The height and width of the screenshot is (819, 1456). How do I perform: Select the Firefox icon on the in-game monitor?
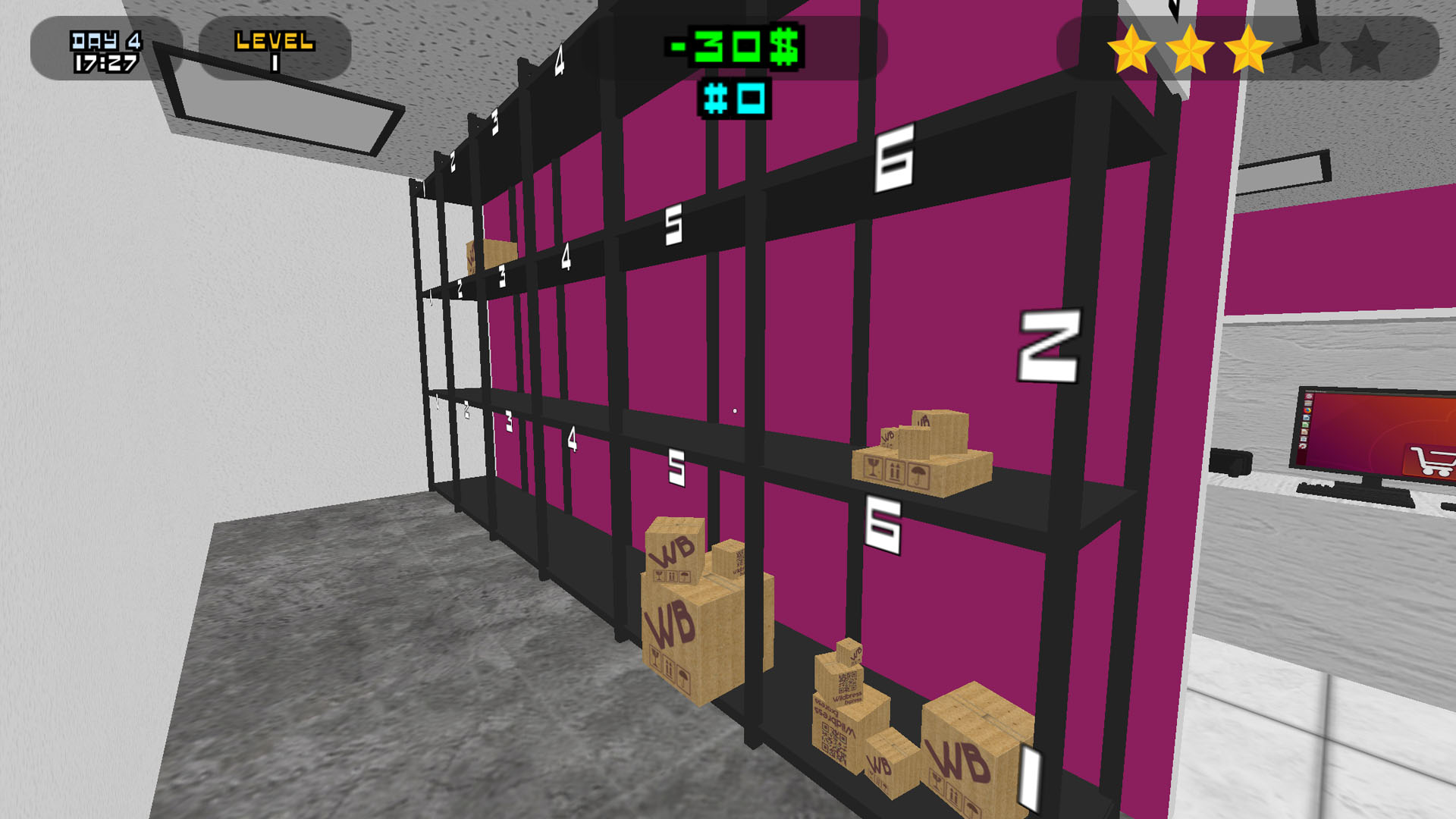pyautogui.click(x=1307, y=411)
